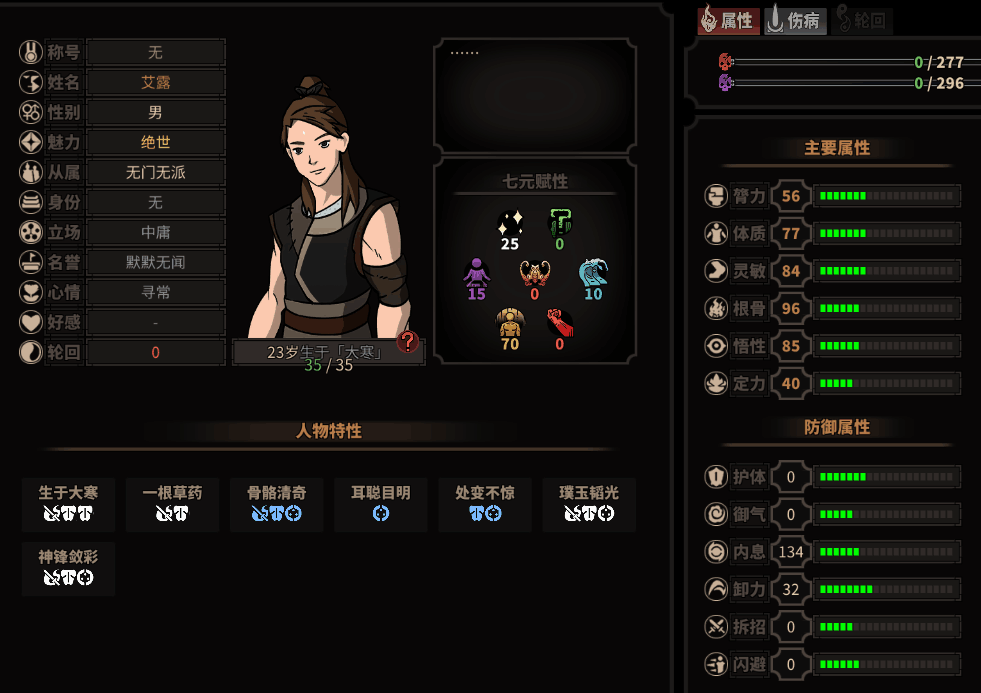The image size is (981, 693).
Task: Click the red question mark icon
Action: click(x=407, y=342)
